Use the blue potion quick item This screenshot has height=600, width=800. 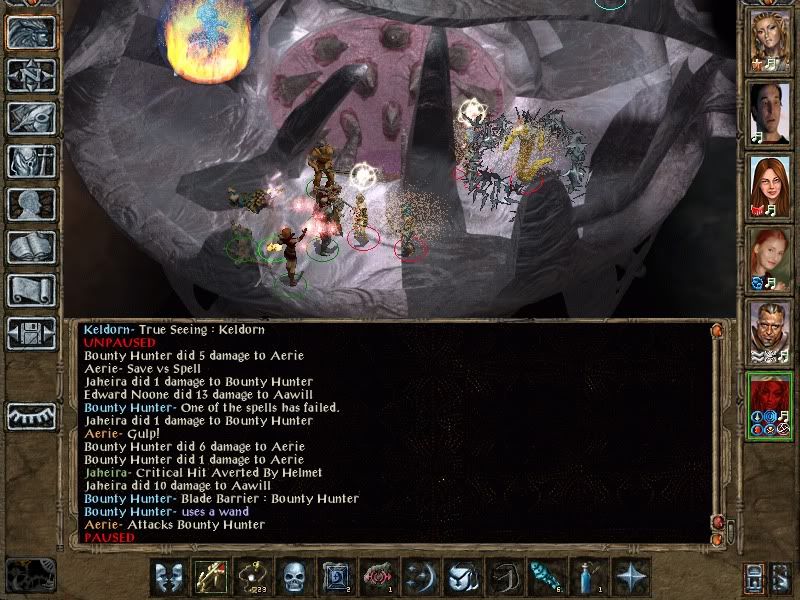click(589, 577)
